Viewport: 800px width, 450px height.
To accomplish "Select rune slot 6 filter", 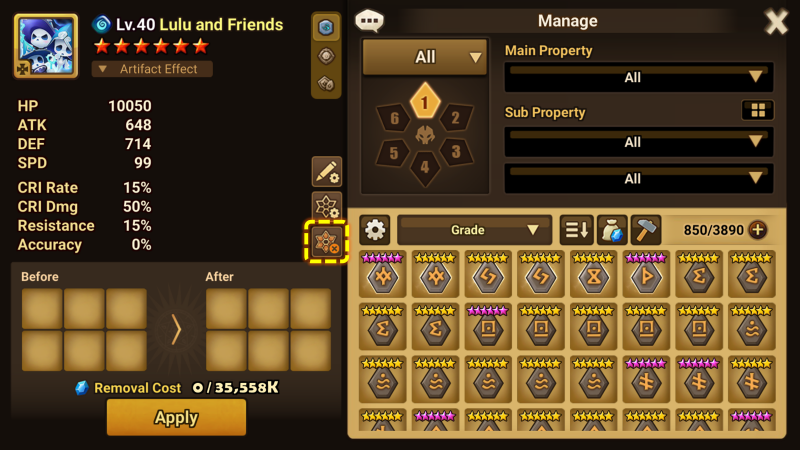I will [395, 119].
